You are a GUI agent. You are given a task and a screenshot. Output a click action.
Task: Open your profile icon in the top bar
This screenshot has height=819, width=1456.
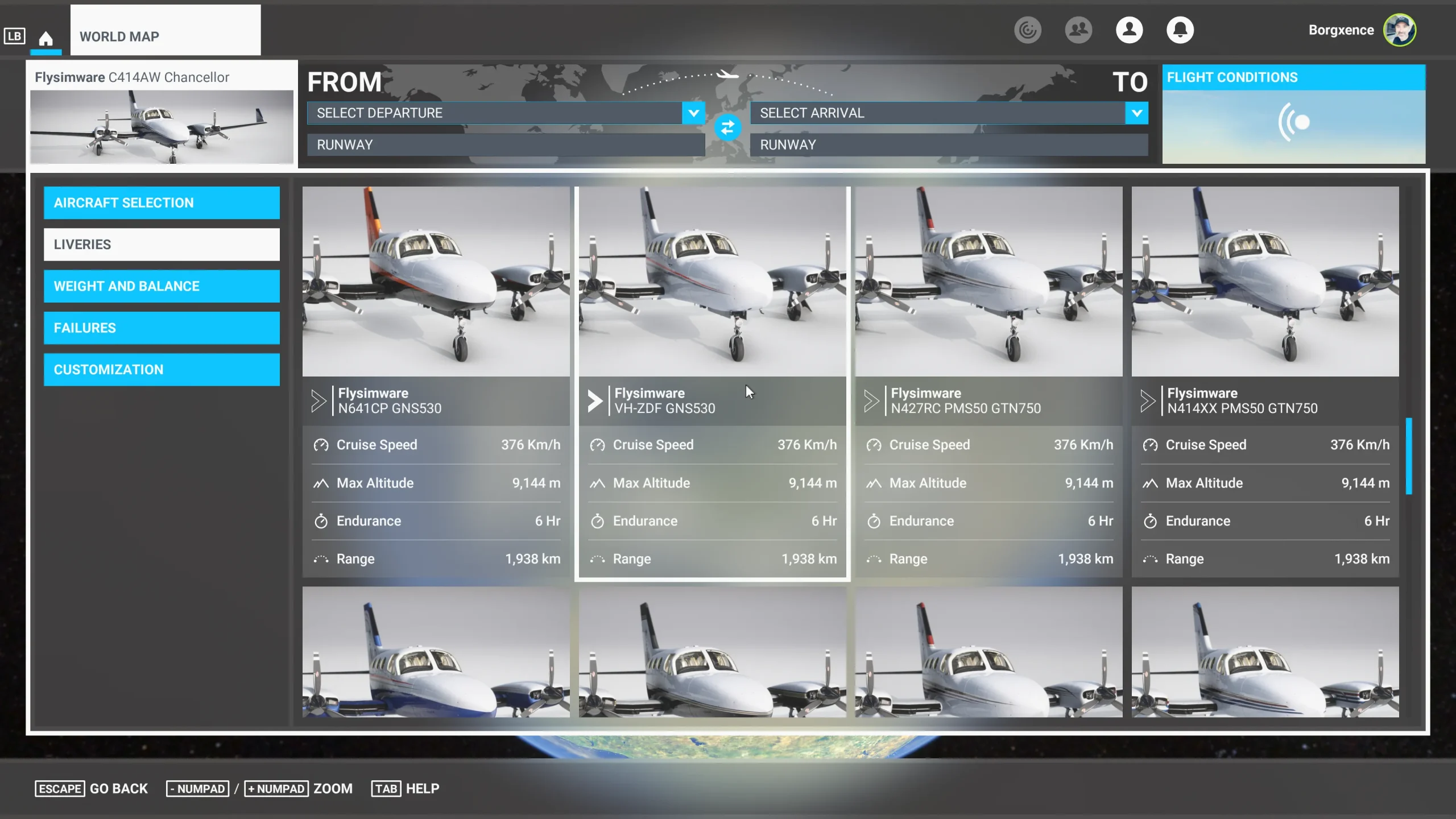point(1130,30)
